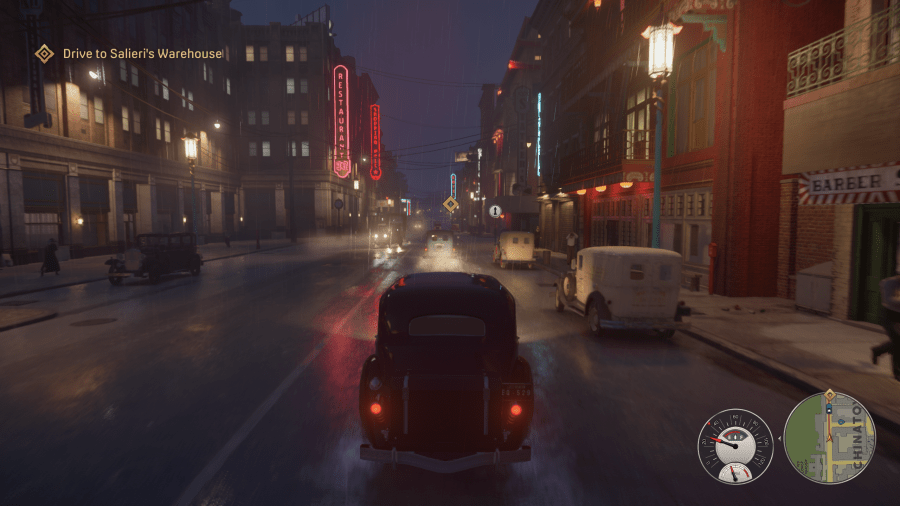Screen dimensions: 900x506
Task: Click the white exclamation mark marker
Action: point(495,211)
